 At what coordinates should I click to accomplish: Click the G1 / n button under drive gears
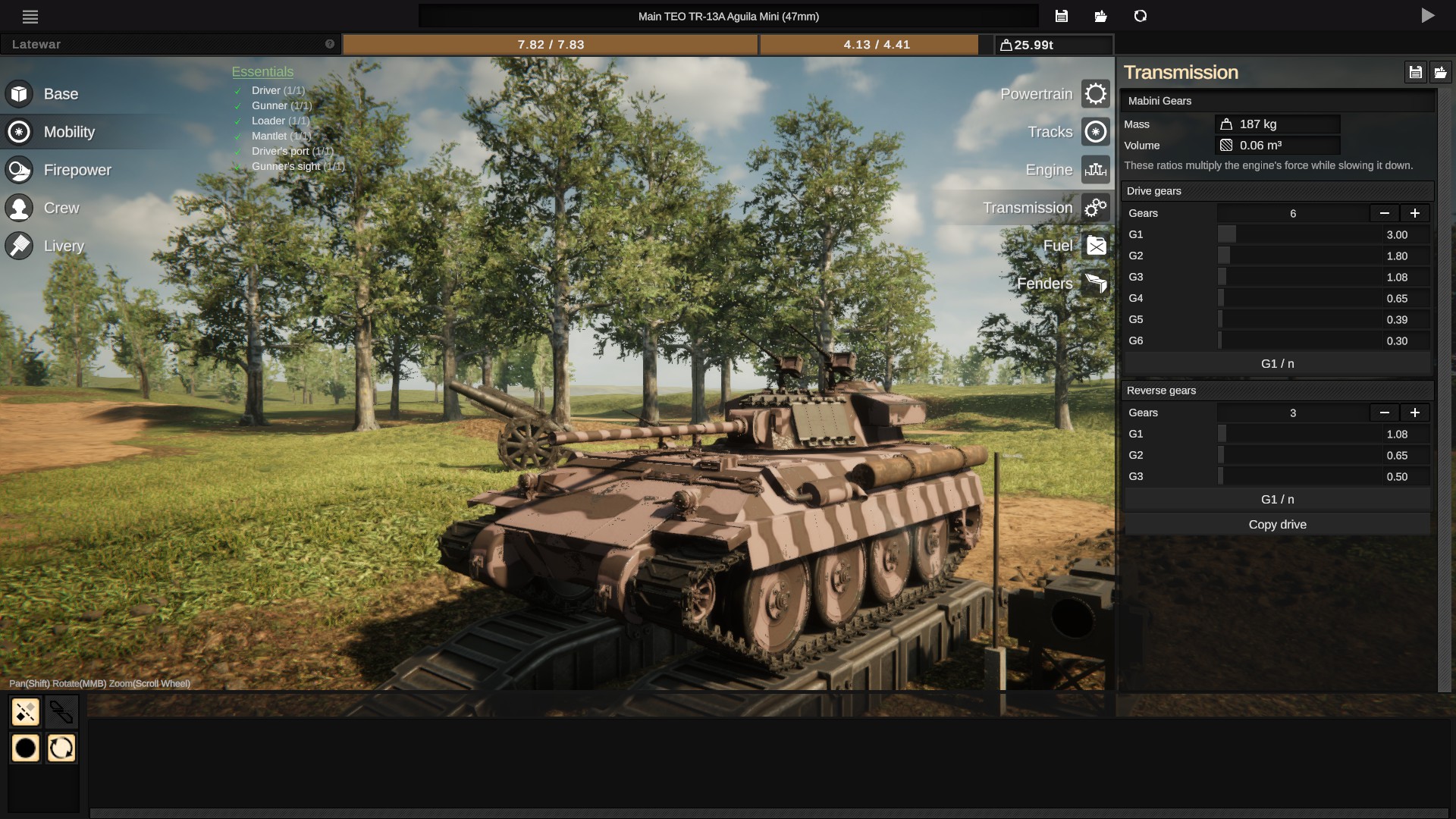1277,363
